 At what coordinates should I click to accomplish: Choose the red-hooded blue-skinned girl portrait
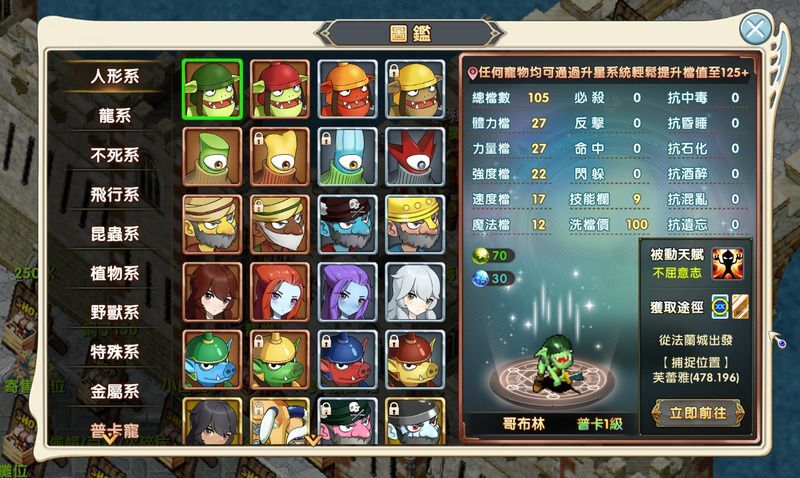[x=279, y=291]
